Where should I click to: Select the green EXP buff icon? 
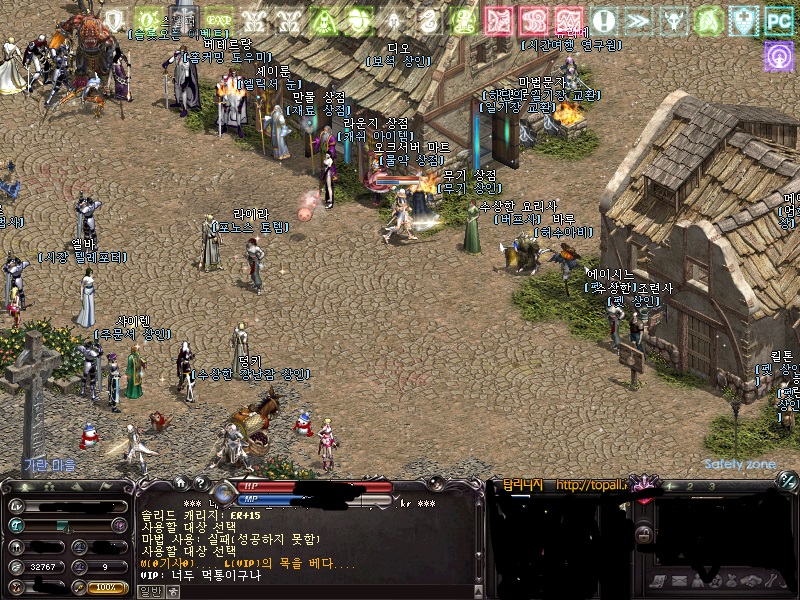[218, 19]
